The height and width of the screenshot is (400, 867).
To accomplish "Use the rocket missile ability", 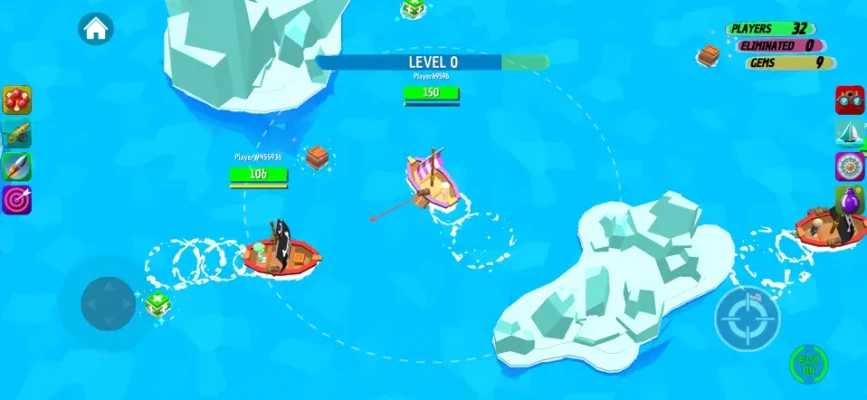I will click(x=17, y=167).
